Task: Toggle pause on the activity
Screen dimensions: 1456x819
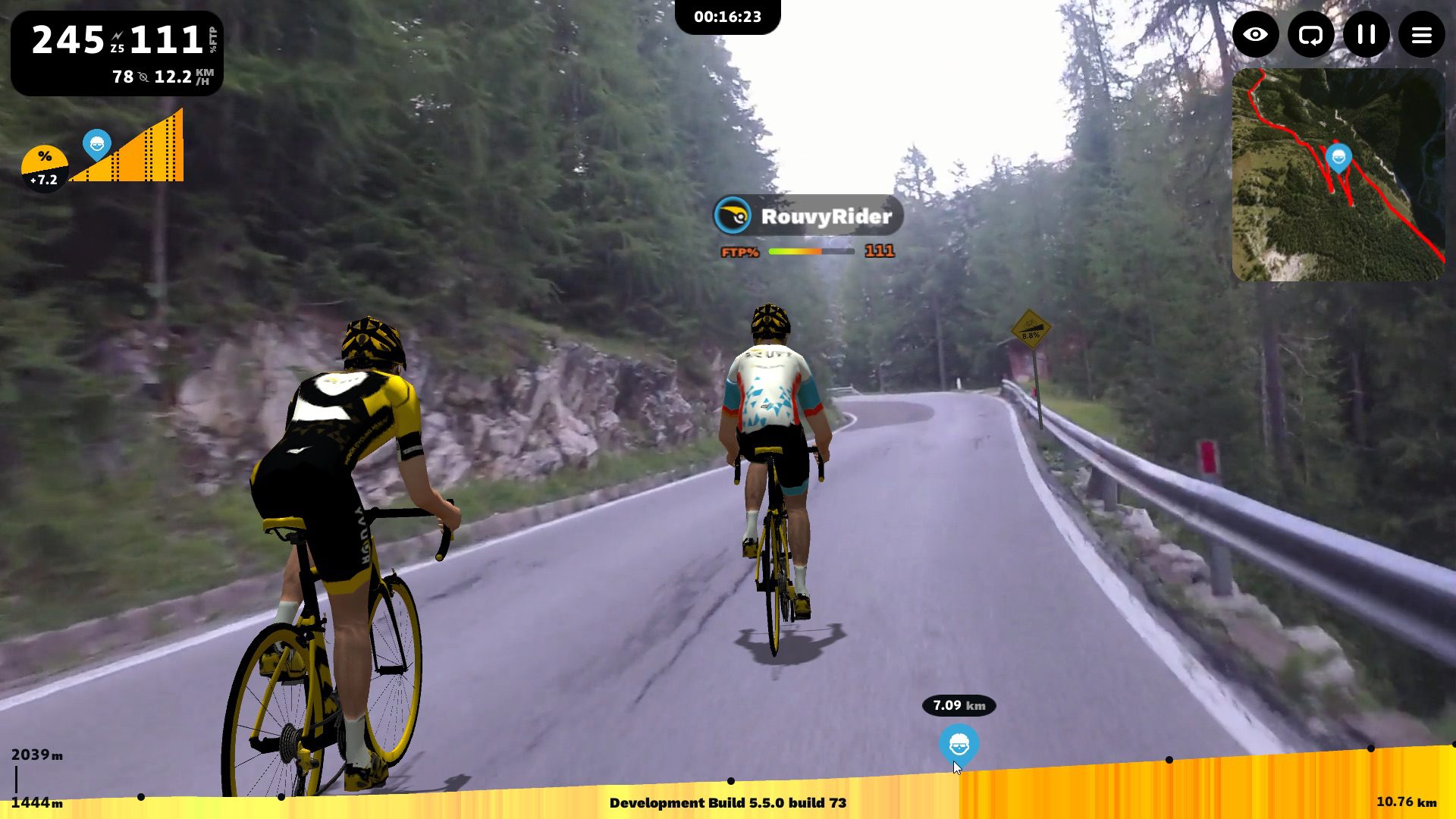Action: point(1367,35)
